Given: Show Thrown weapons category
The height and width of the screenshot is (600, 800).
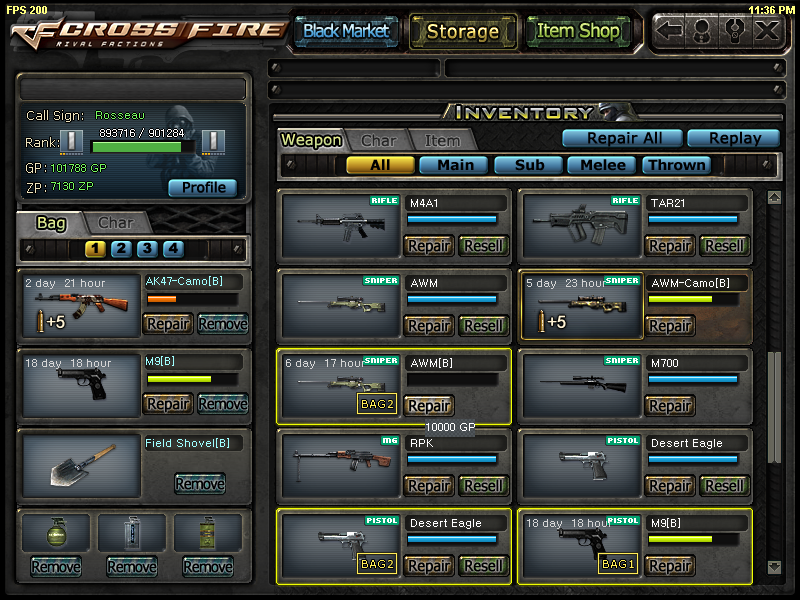Looking at the screenshot, I should (x=676, y=165).
